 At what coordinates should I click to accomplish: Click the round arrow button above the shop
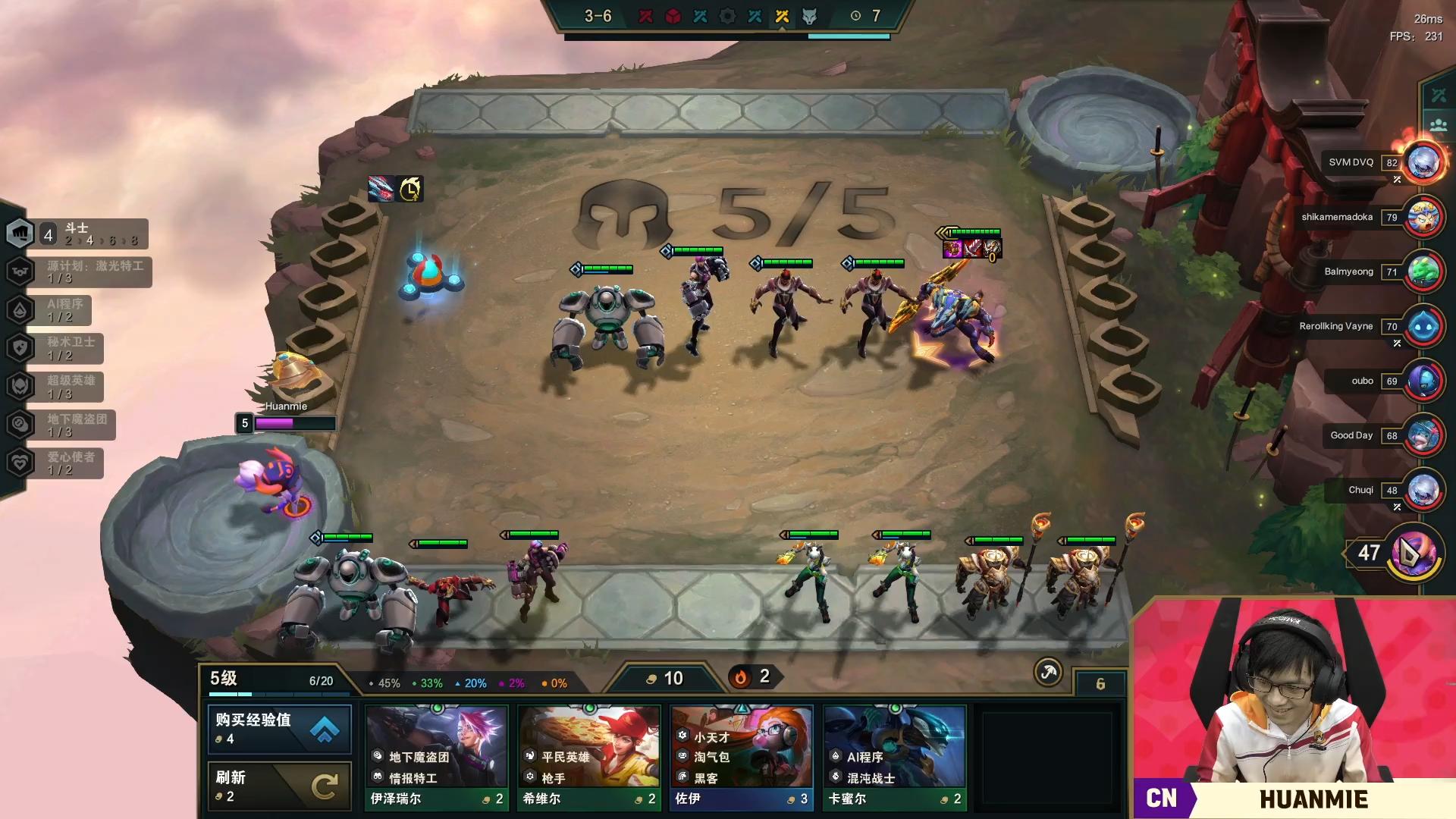1048,672
